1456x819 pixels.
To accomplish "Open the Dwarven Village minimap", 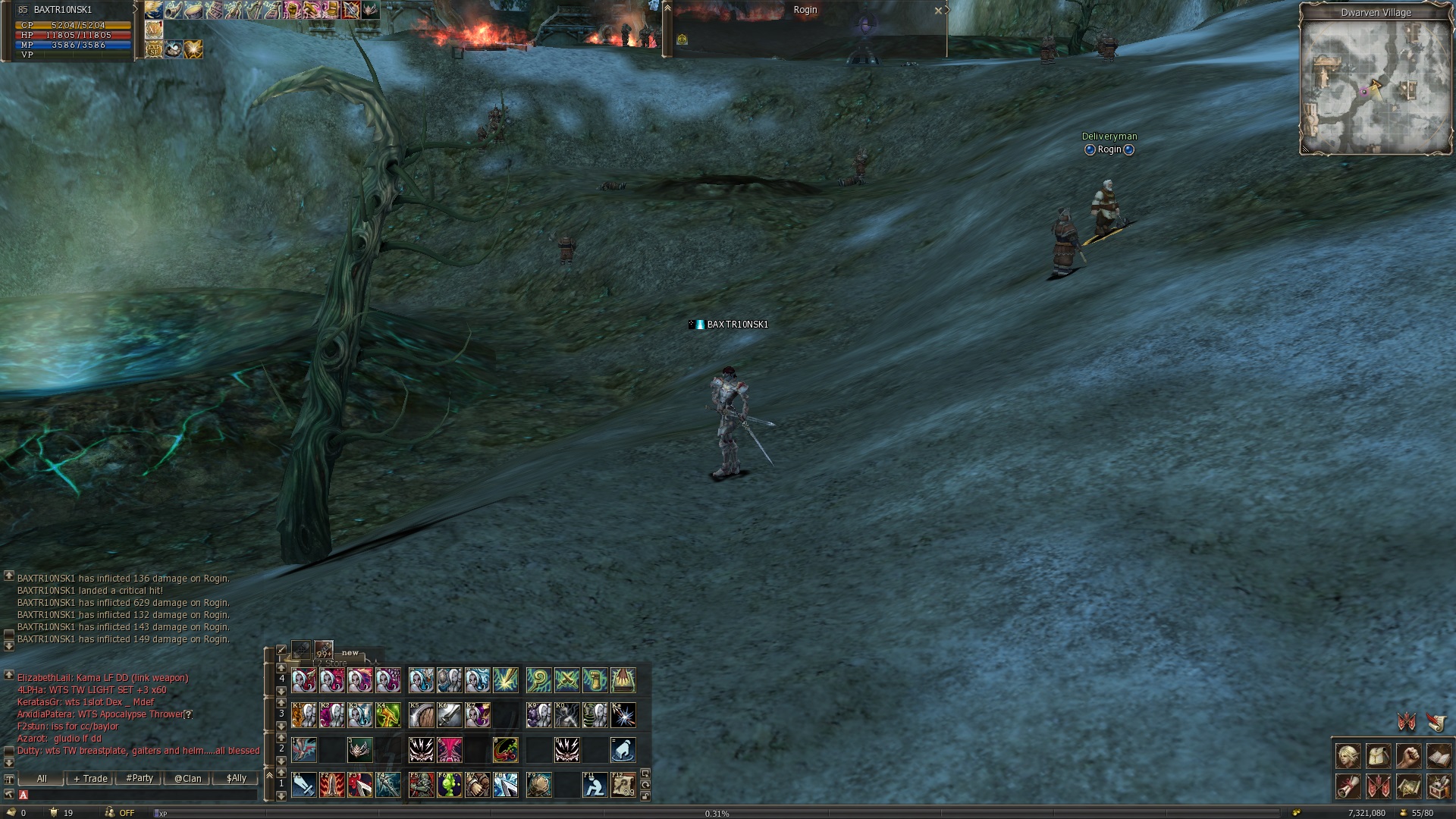I will (x=1375, y=85).
